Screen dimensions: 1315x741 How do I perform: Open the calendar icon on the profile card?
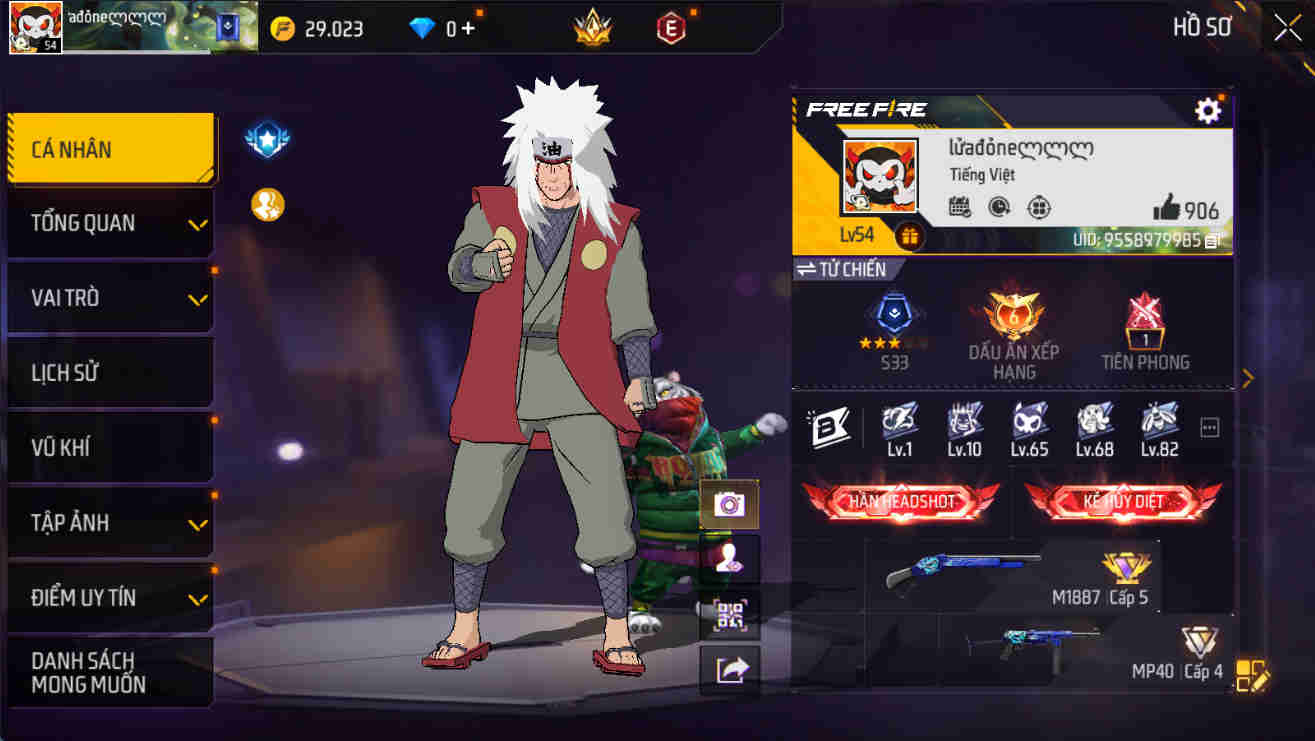(958, 204)
